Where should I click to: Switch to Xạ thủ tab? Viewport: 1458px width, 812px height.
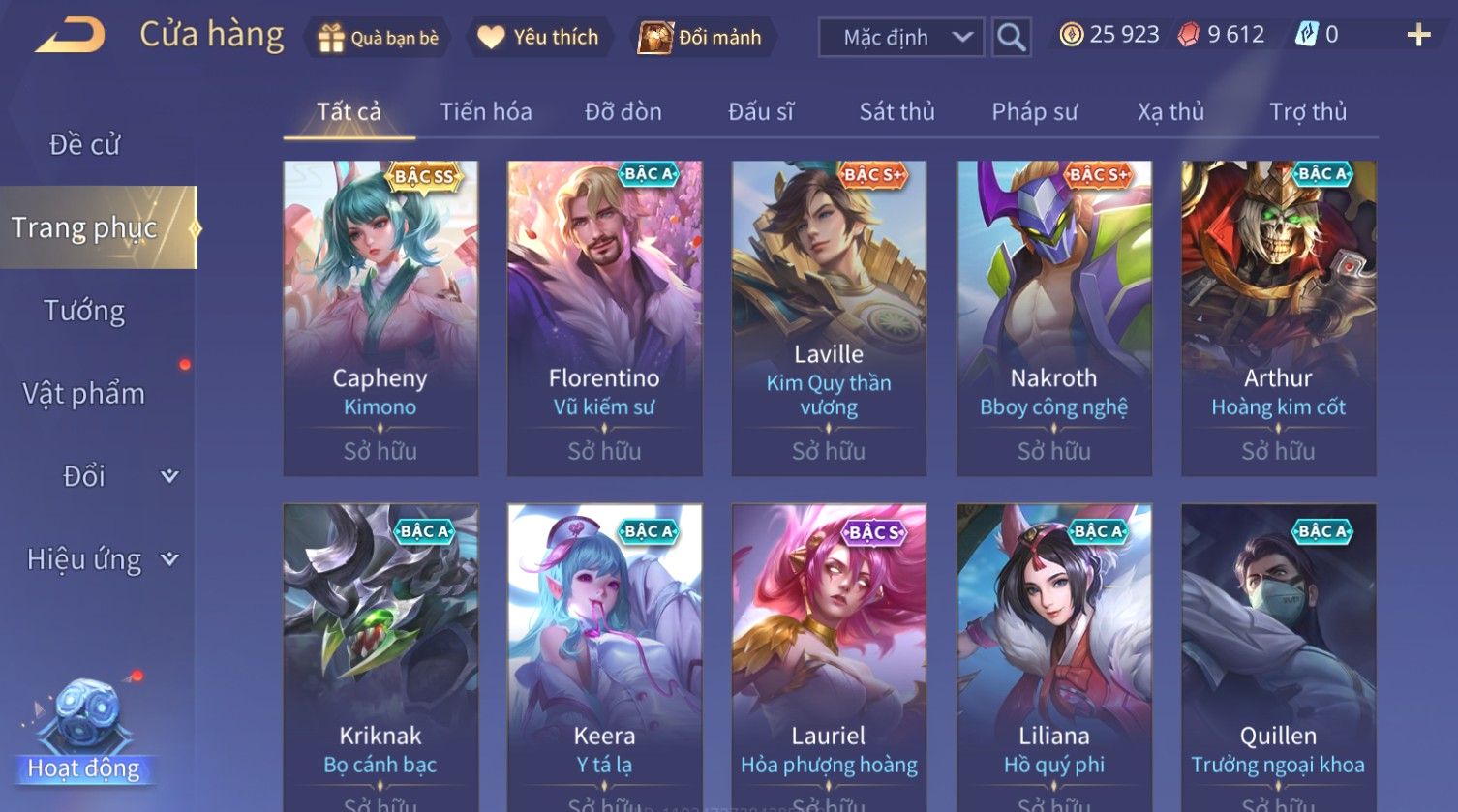pos(1170,112)
